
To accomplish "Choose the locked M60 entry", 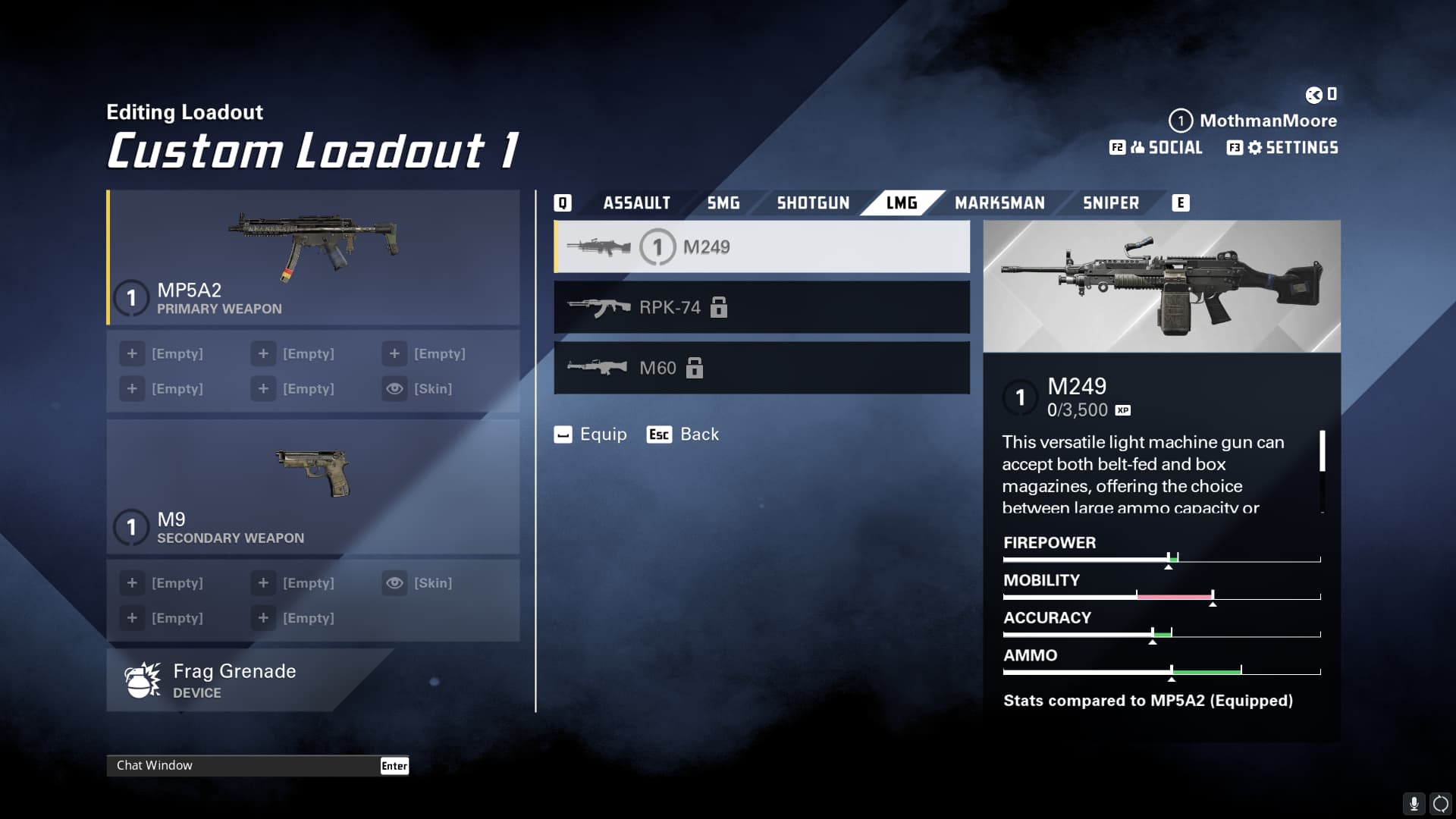I will [x=761, y=368].
